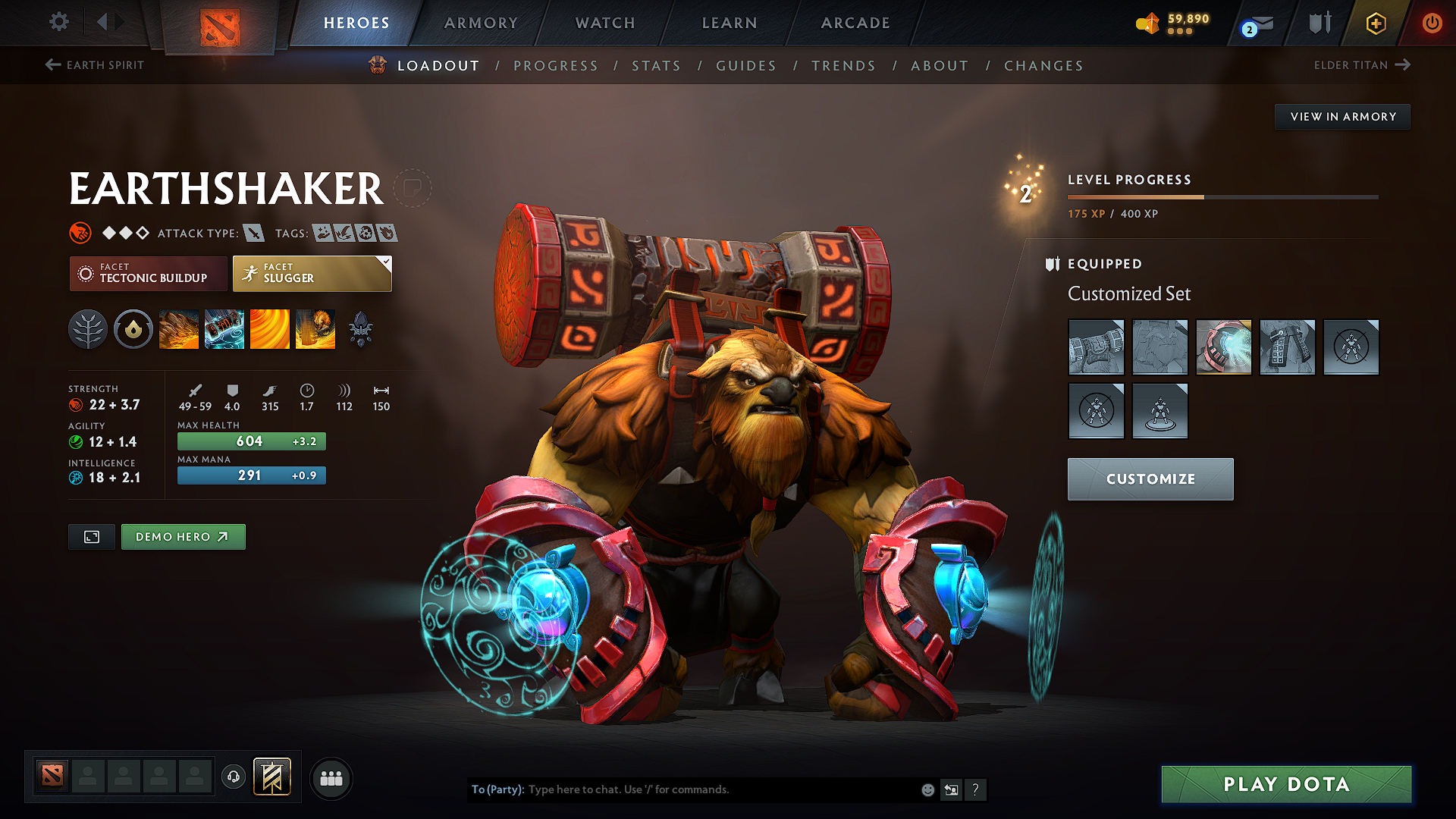
Task: Toggle the fullscreen hero portrait view
Action: pyautogui.click(x=91, y=536)
